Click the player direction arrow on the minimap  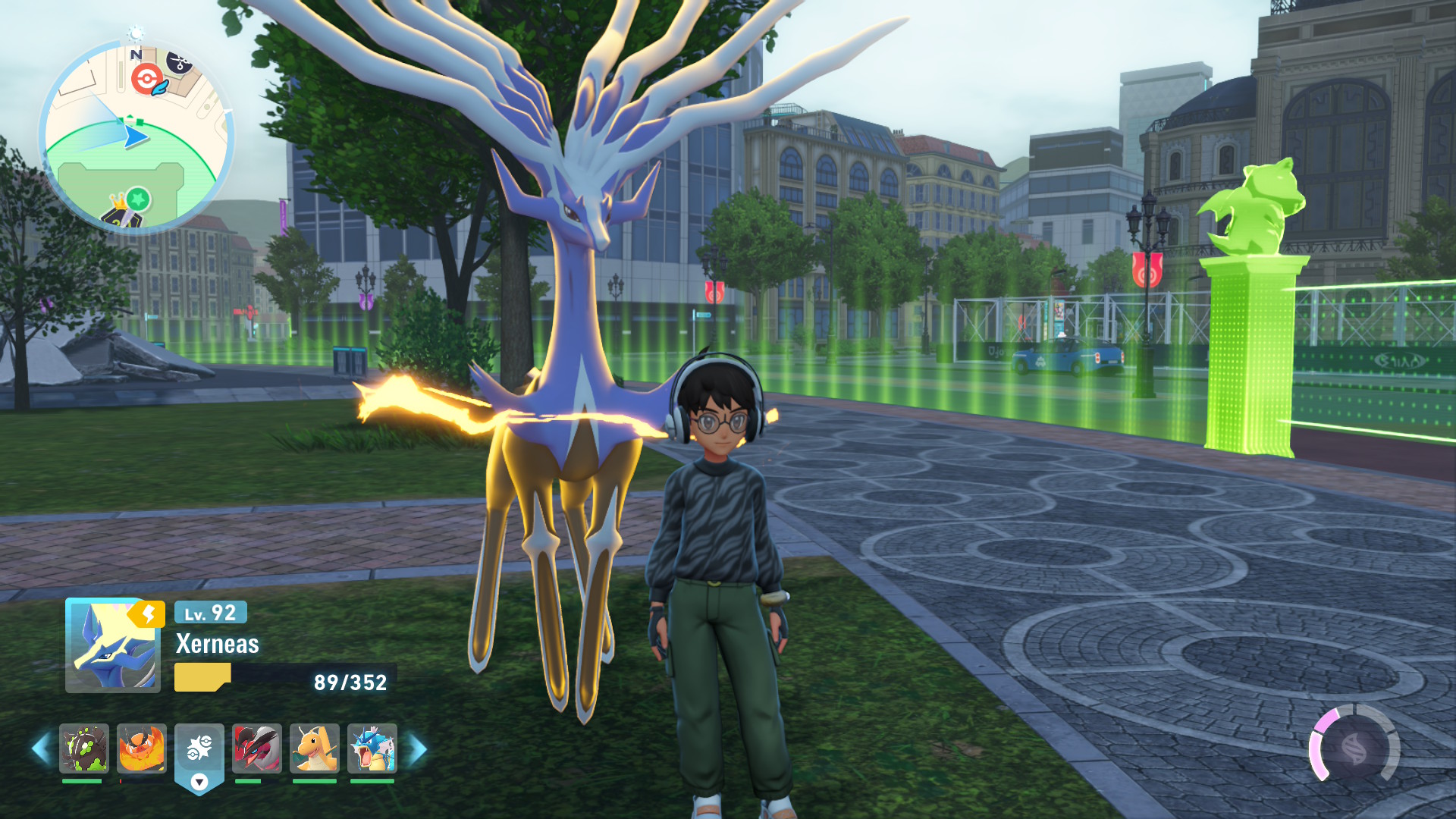(134, 135)
